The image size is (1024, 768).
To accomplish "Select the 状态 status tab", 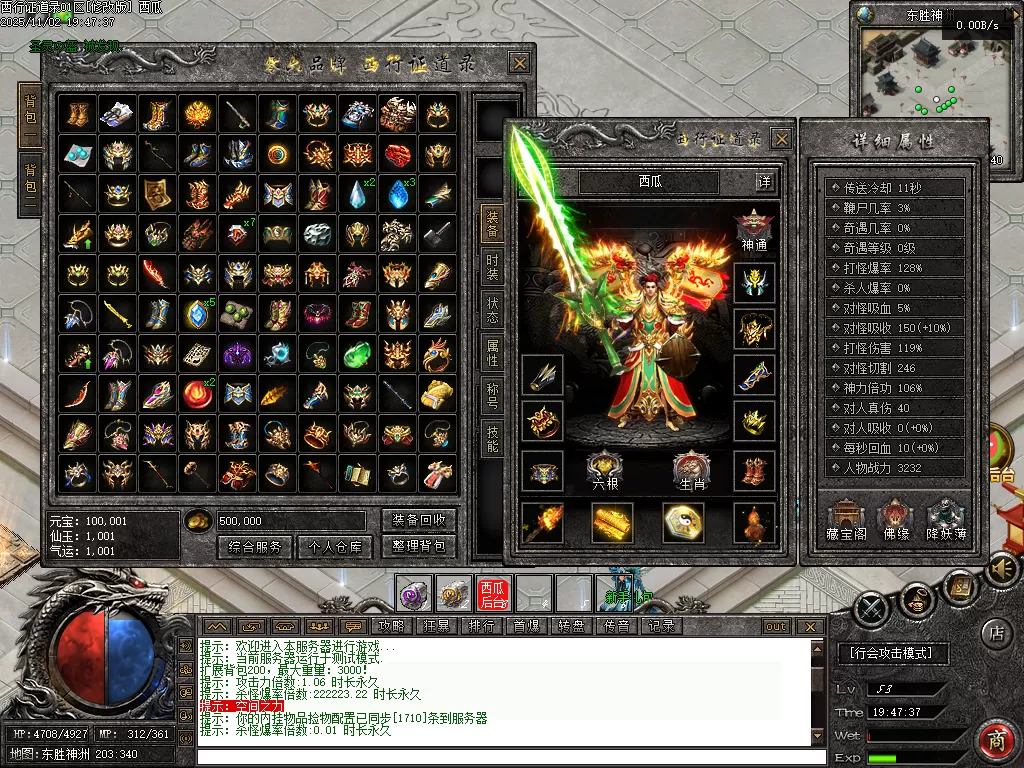I will point(492,309).
